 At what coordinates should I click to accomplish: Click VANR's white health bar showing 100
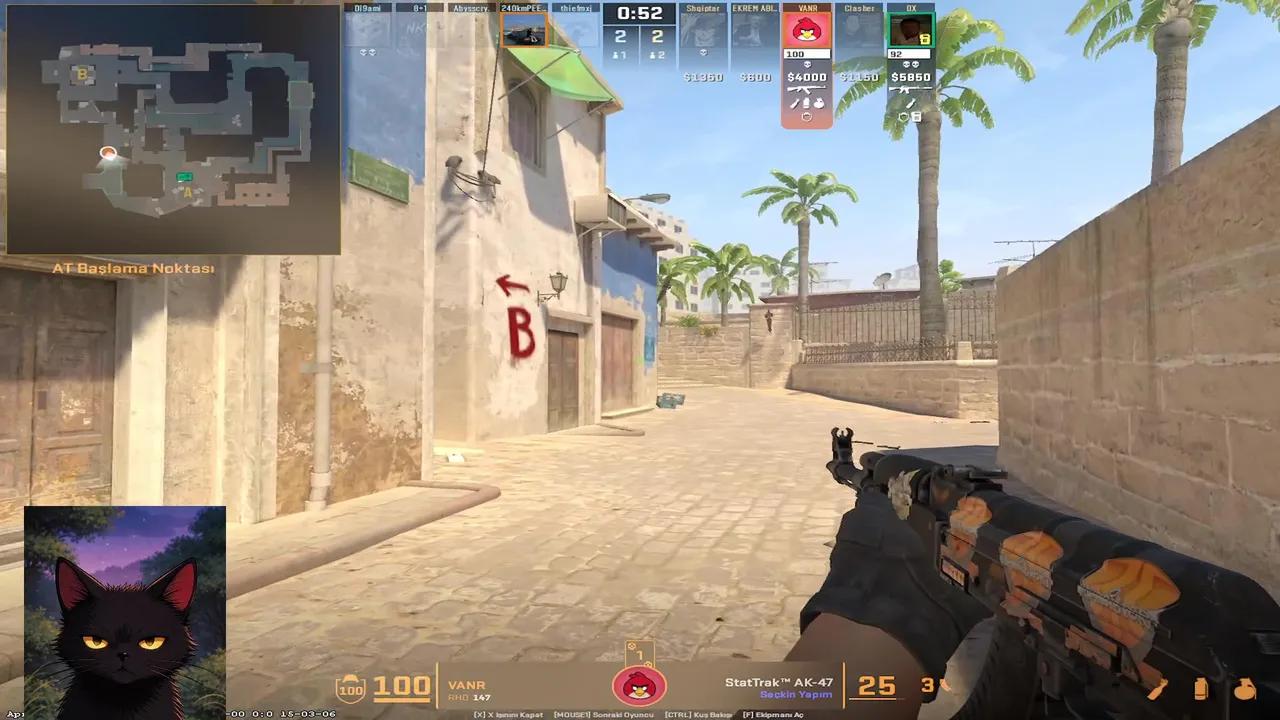coord(805,53)
